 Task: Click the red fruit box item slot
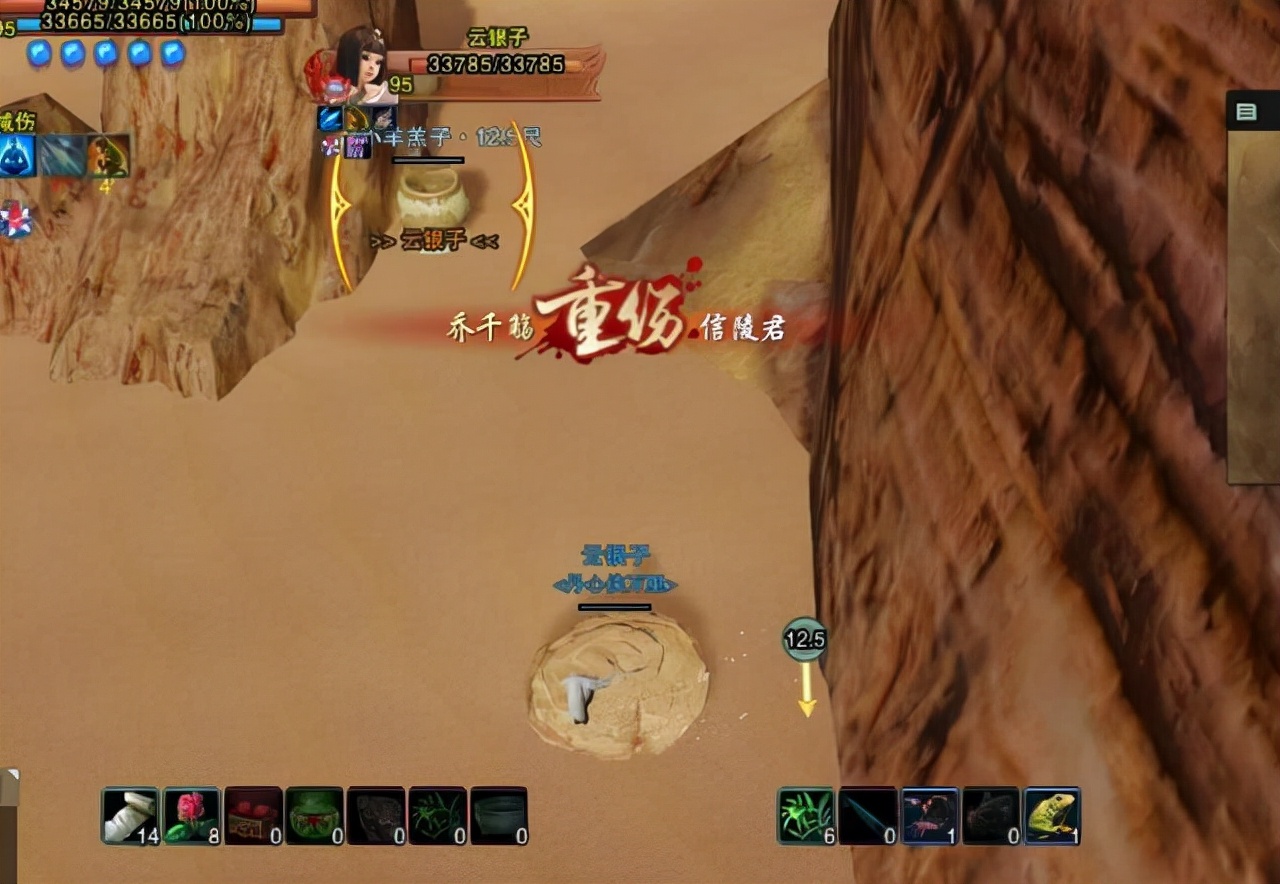[253, 816]
